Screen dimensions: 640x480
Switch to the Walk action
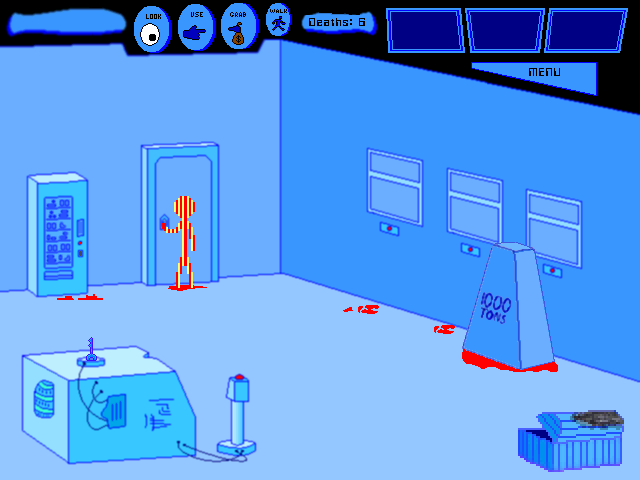[278, 21]
